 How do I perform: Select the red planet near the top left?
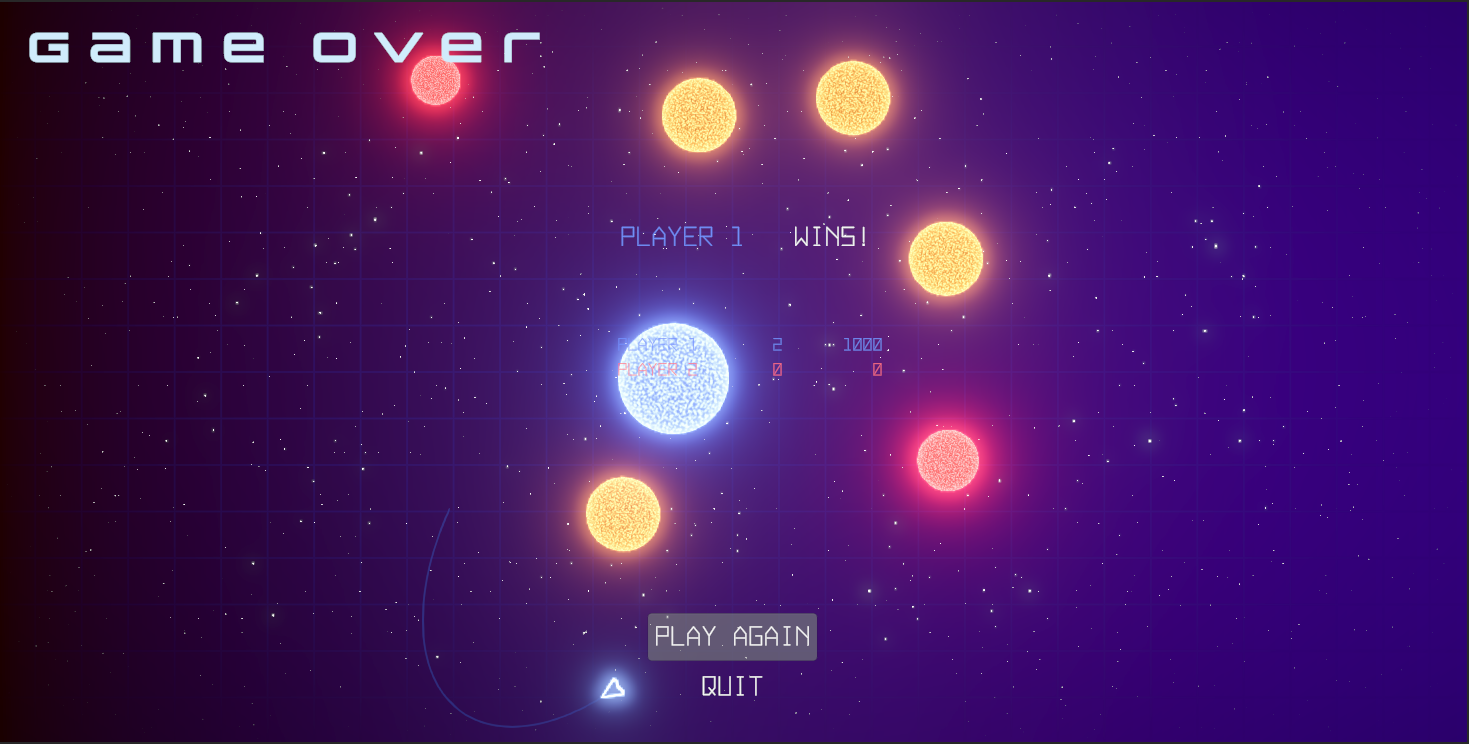pyautogui.click(x=435, y=80)
